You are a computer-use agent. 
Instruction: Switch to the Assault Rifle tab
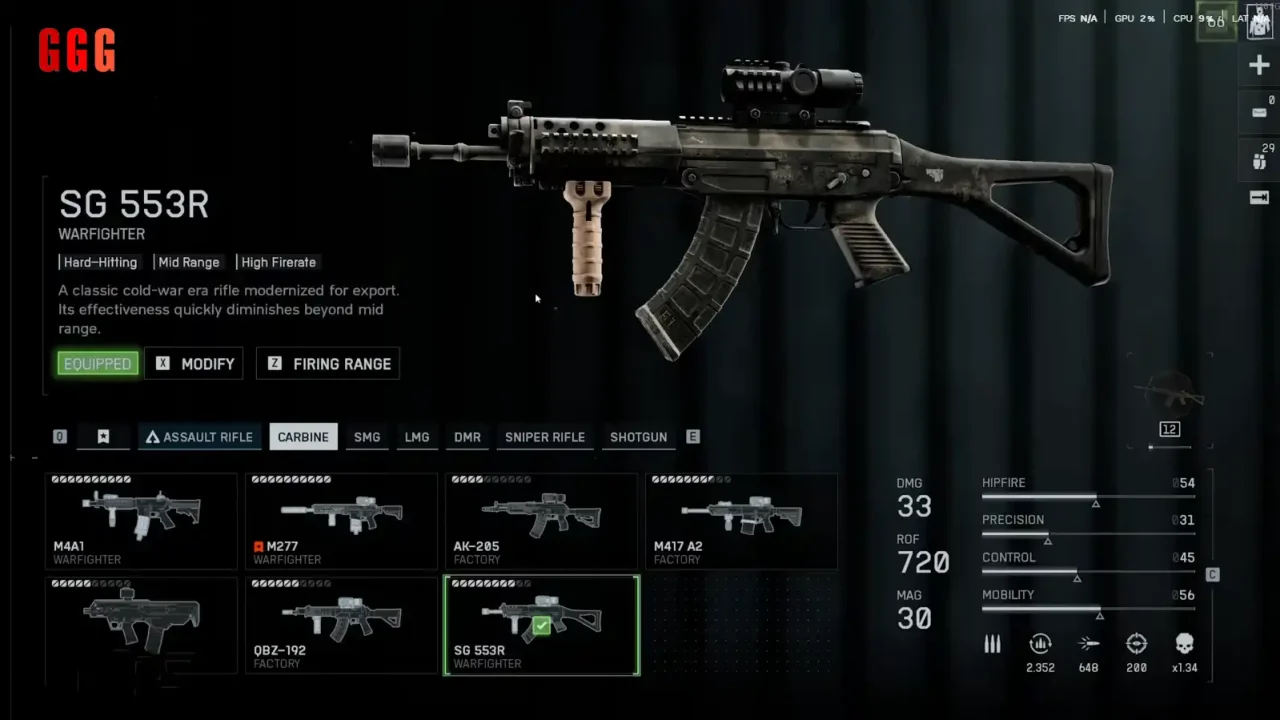tap(200, 437)
